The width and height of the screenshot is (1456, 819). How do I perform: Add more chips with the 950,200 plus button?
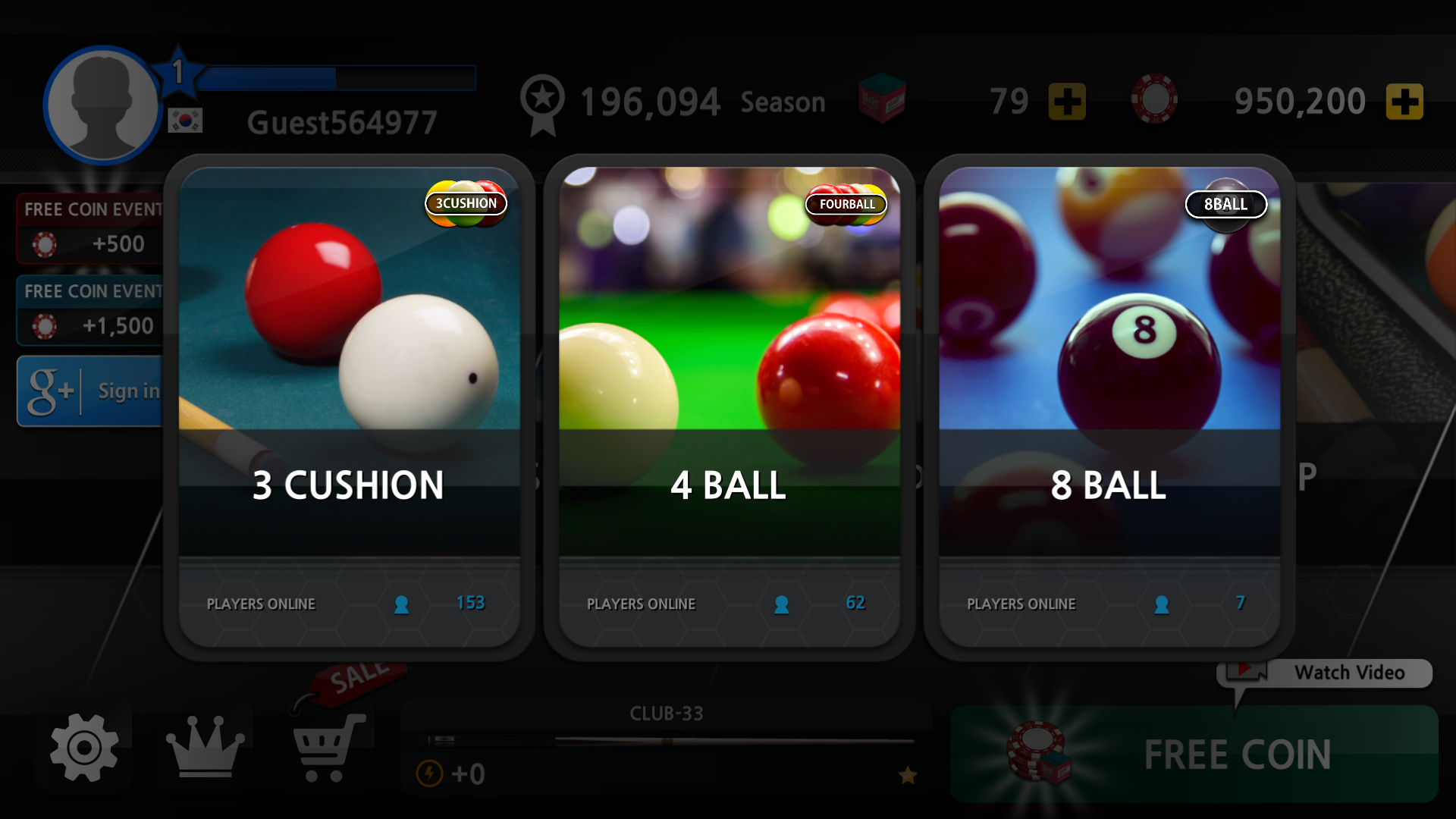[x=1404, y=102]
